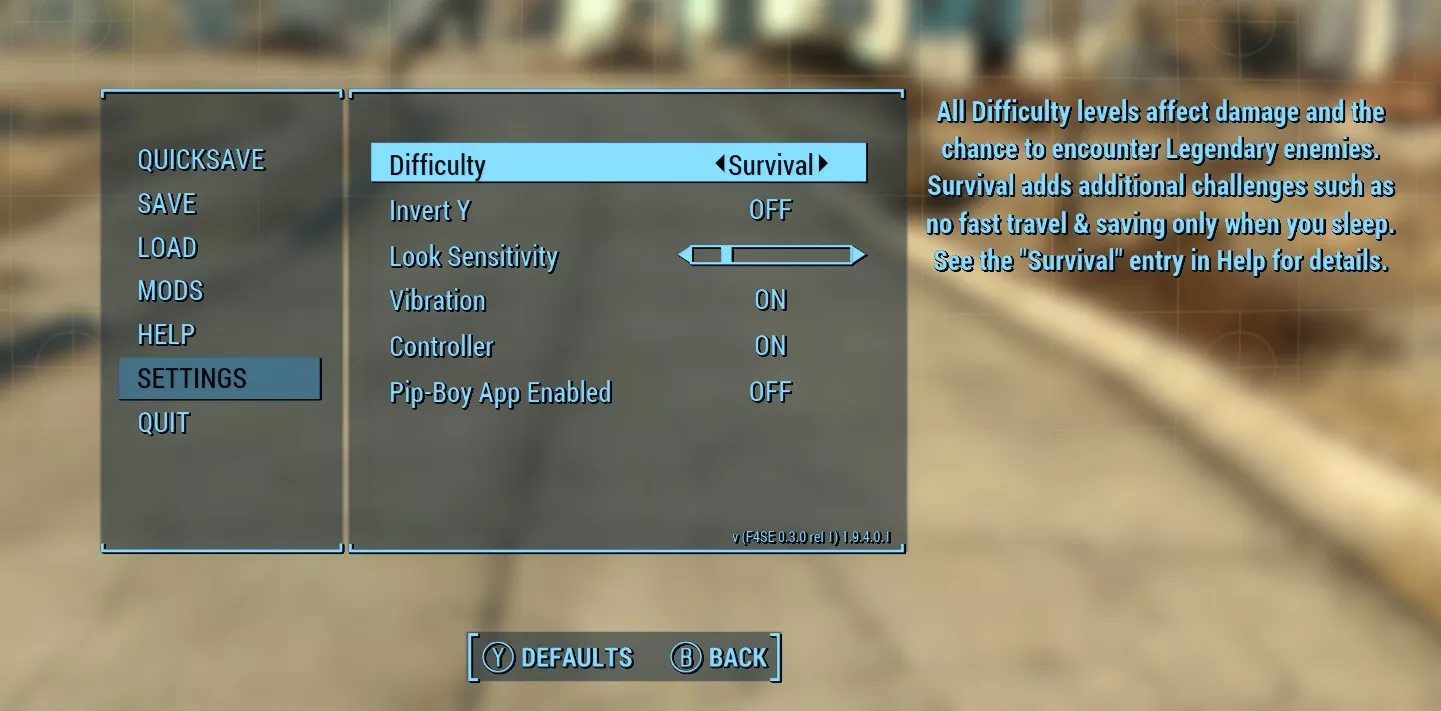Viewport: 1441px width, 711px height.
Task: Enable the Pip-Boy App setting
Action: (770, 393)
